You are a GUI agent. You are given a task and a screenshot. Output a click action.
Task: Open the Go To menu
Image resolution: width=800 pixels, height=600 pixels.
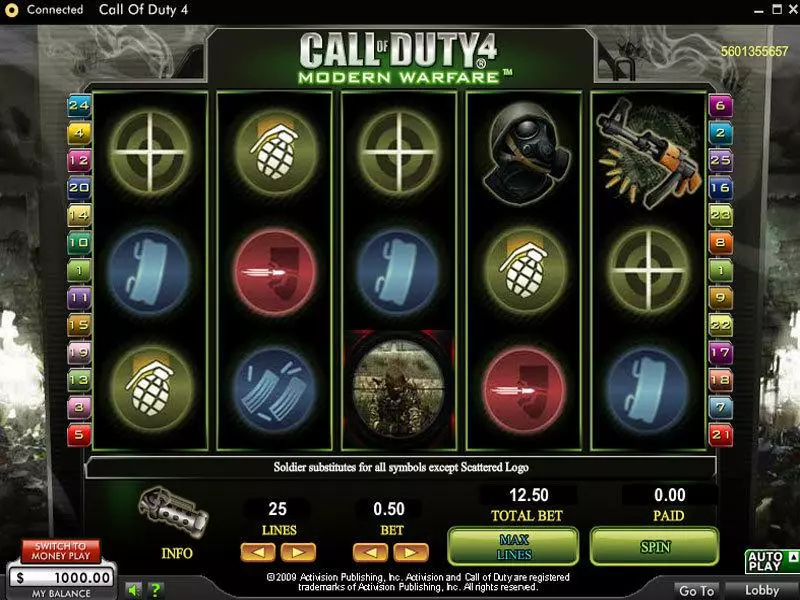(695, 591)
